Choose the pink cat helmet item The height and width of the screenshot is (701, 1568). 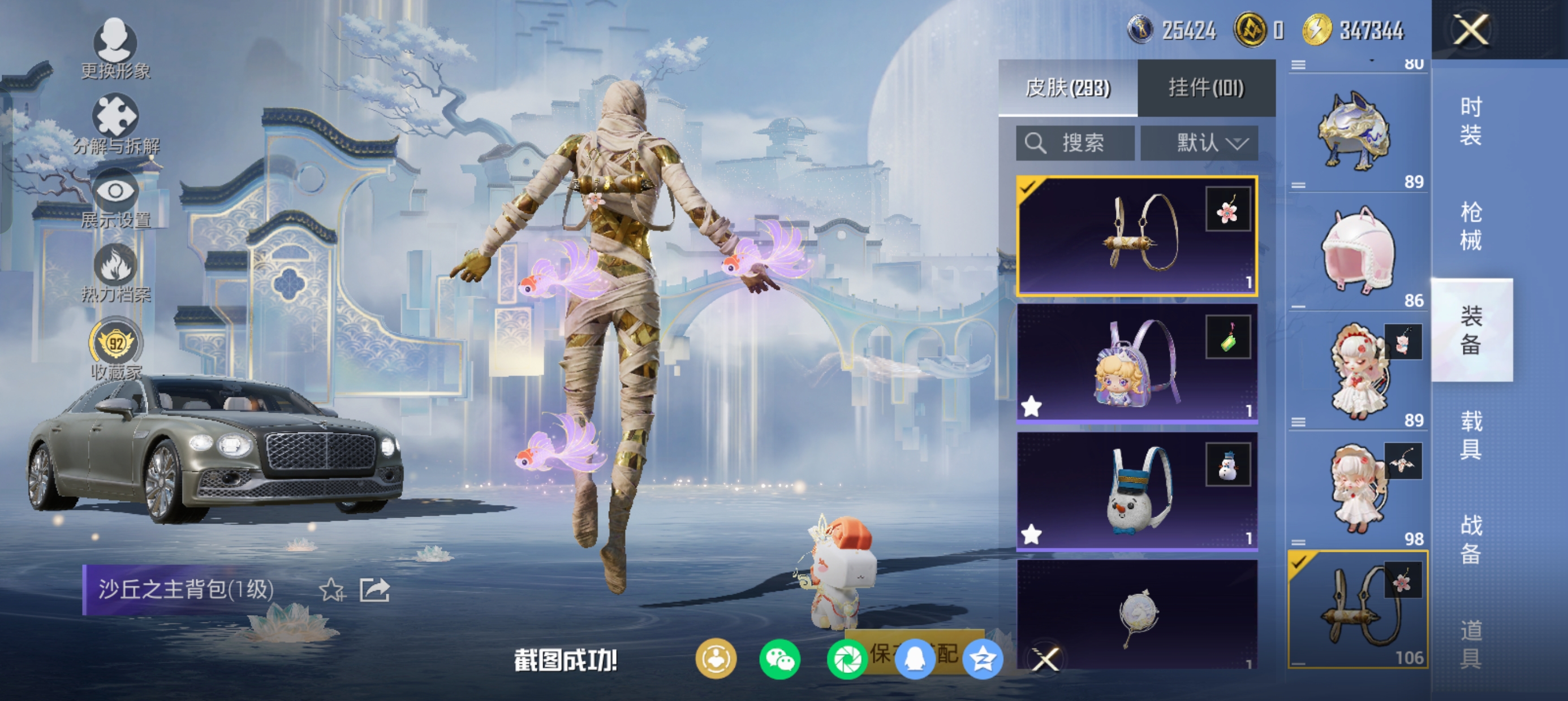coord(1358,252)
